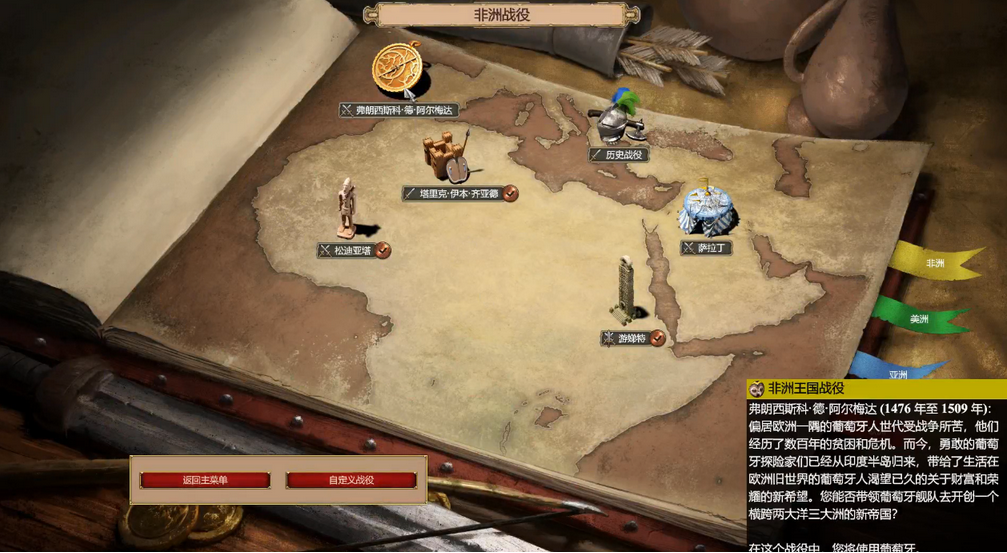Screen dimensions: 1007x553
Task: Switch to the green 美洲 flag tab
Action: pyautogui.click(x=919, y=319)
